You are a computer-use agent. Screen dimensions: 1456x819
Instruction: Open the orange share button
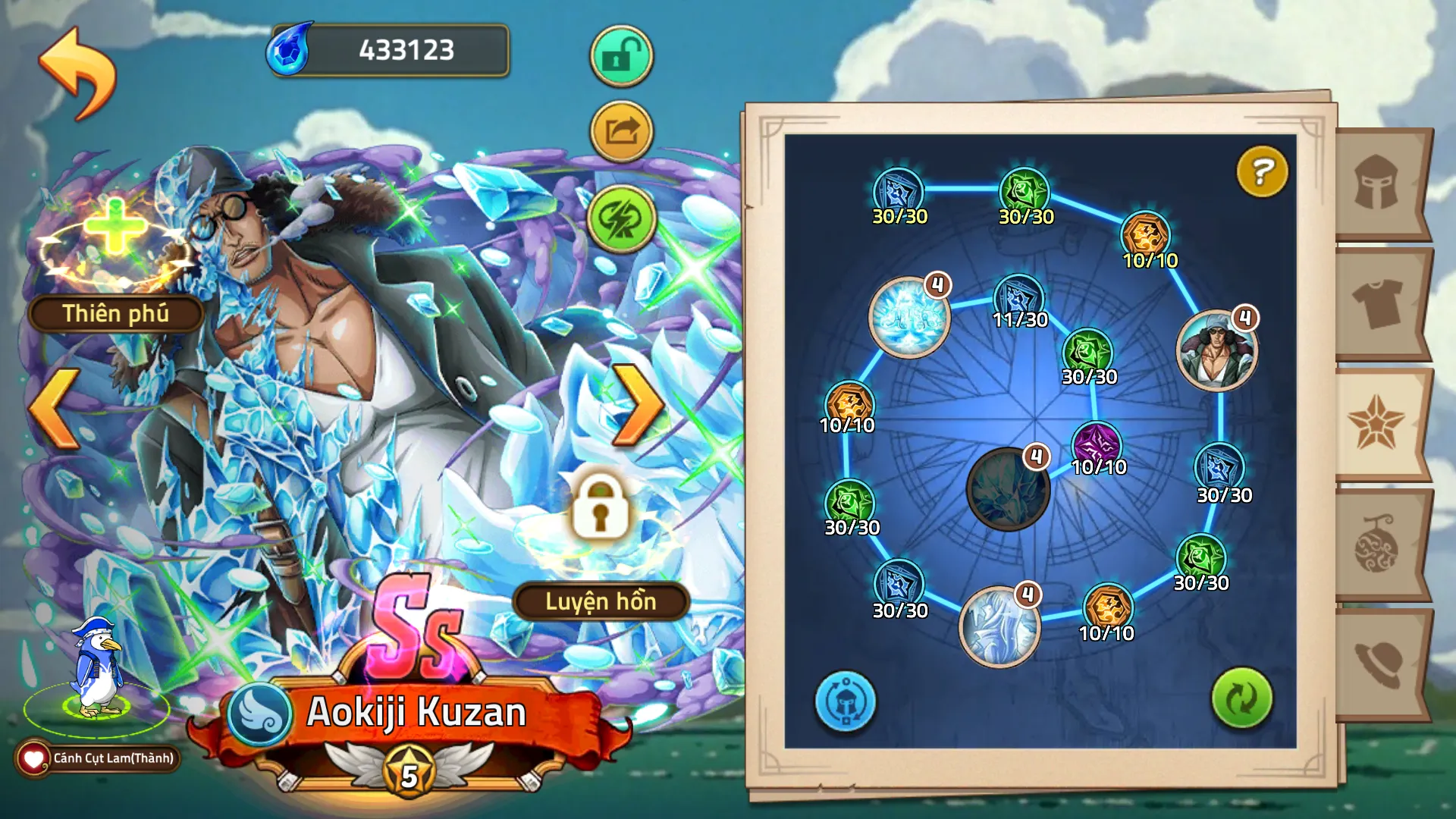coord(621,132)
